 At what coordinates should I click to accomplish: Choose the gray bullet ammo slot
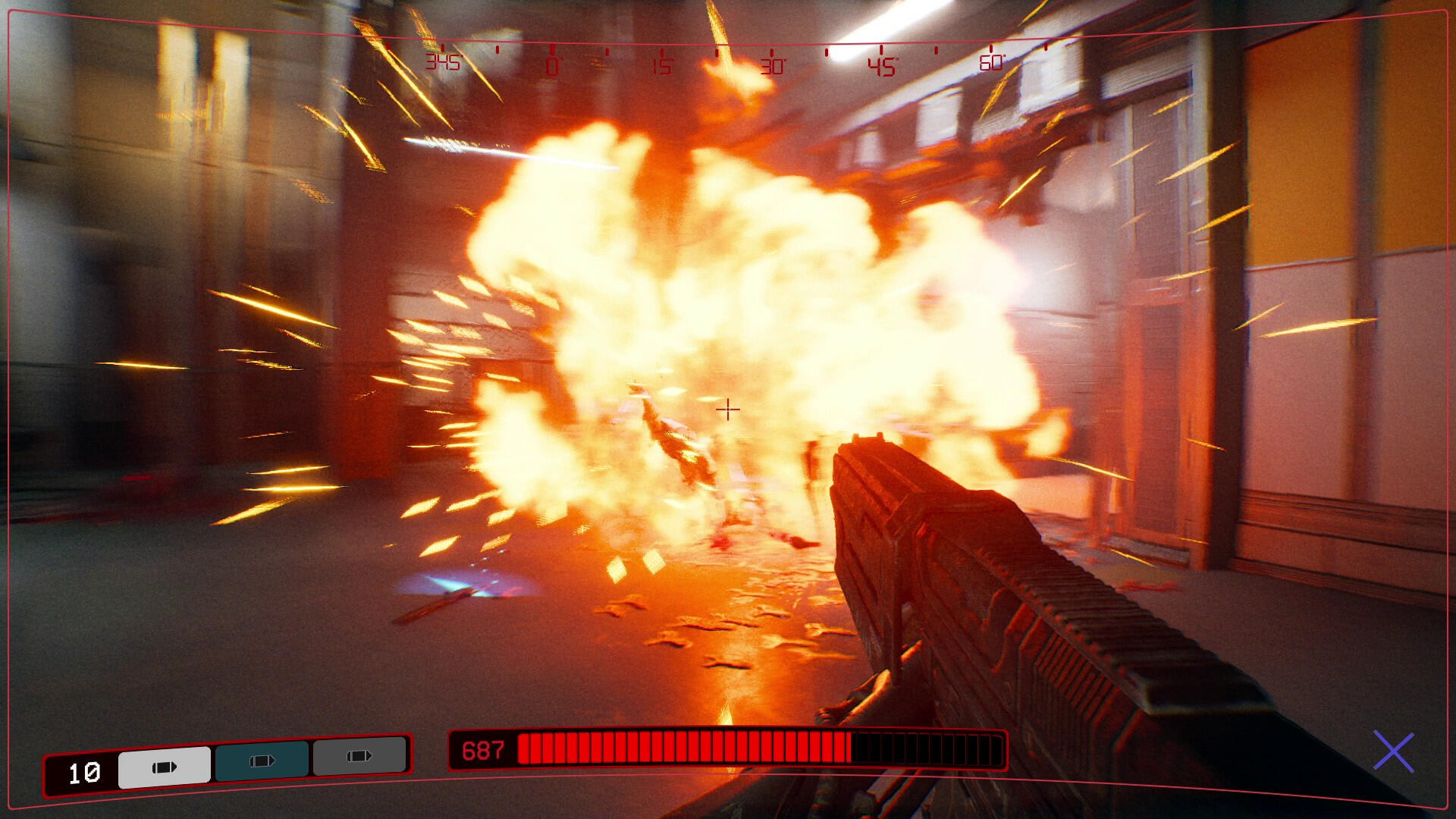(359, 756)
